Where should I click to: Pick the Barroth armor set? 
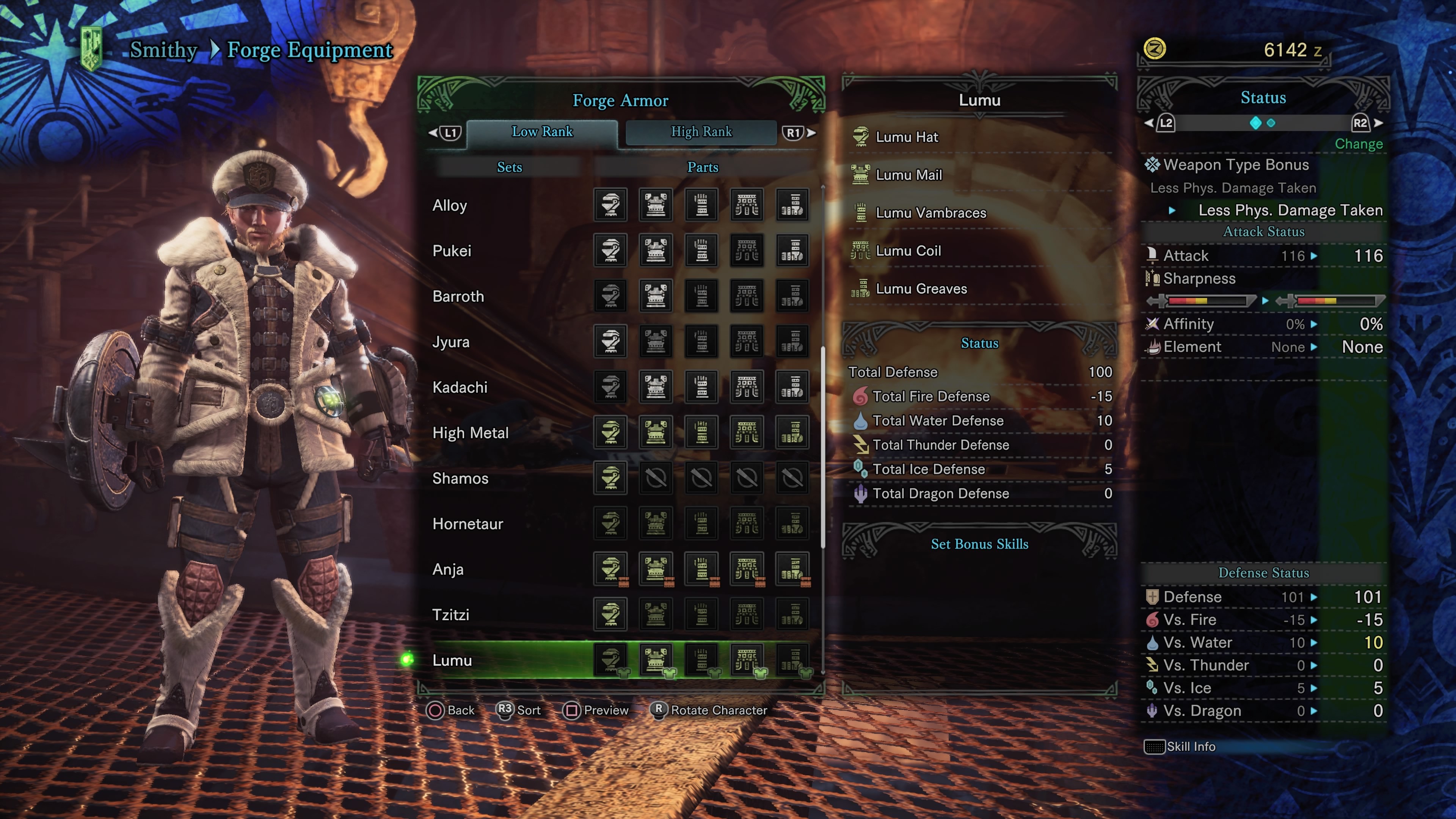point(458,296)
